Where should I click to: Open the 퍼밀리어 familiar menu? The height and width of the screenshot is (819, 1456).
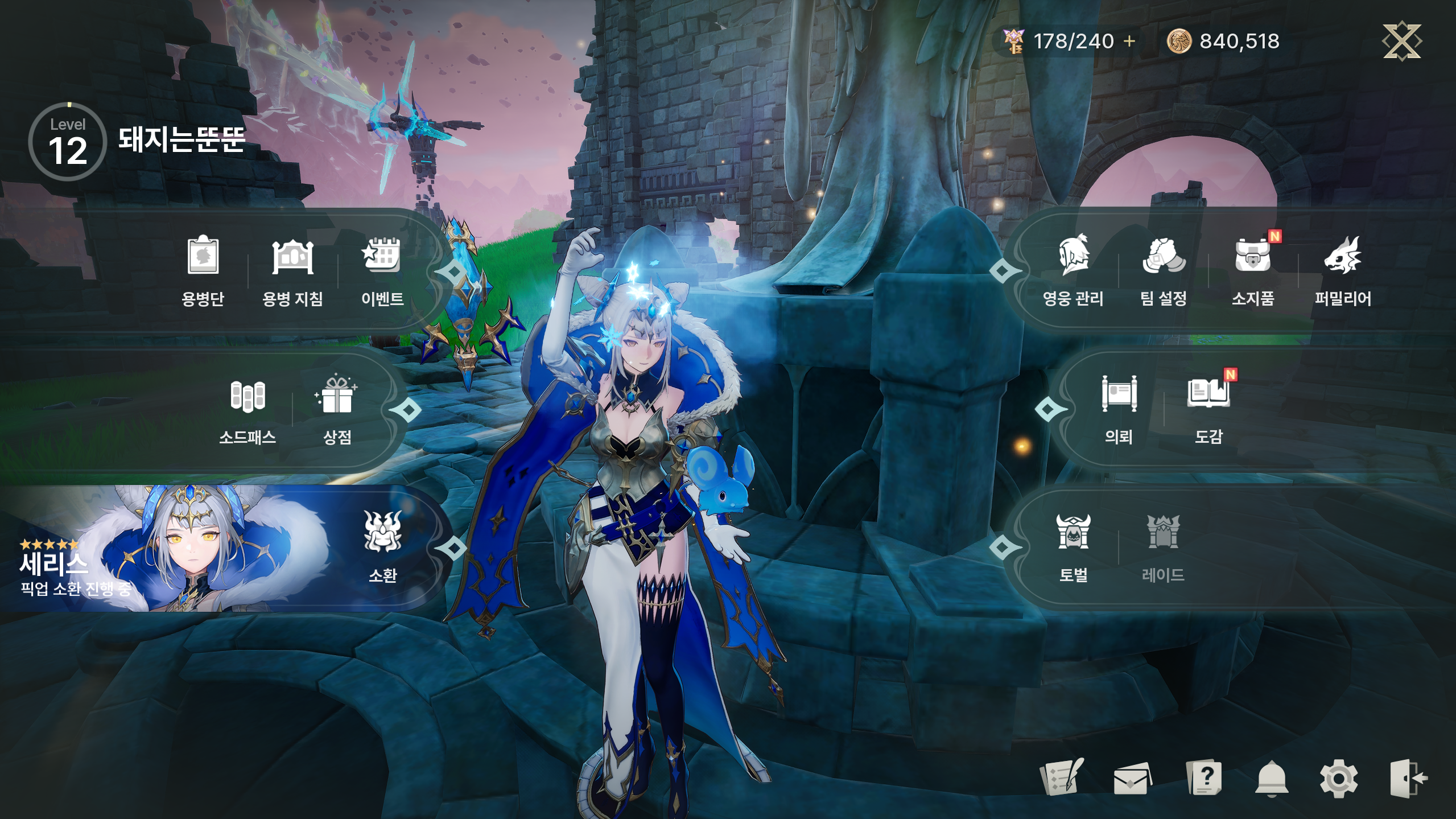(x=1342, y=269)
